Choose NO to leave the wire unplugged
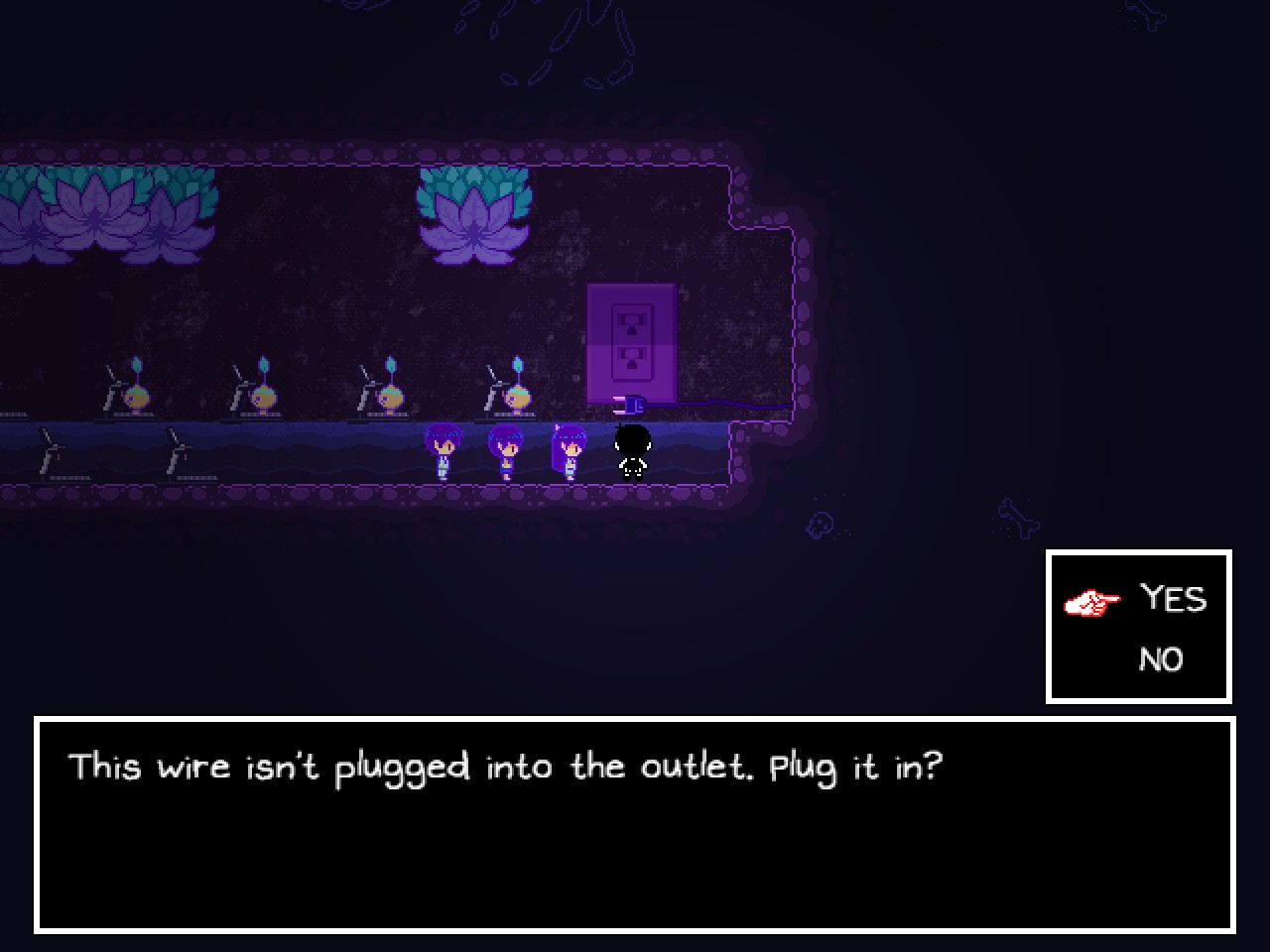 point(1164,658)
